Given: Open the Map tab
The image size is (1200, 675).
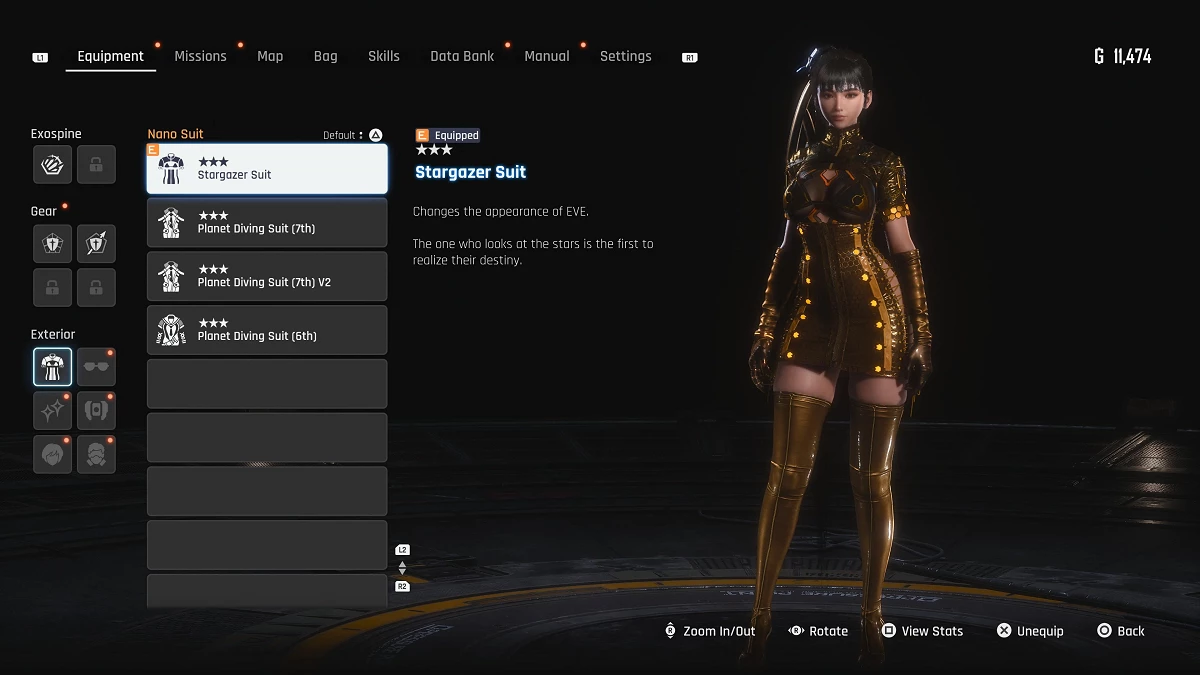Looking at the screenshot, I should click(270, 57).
